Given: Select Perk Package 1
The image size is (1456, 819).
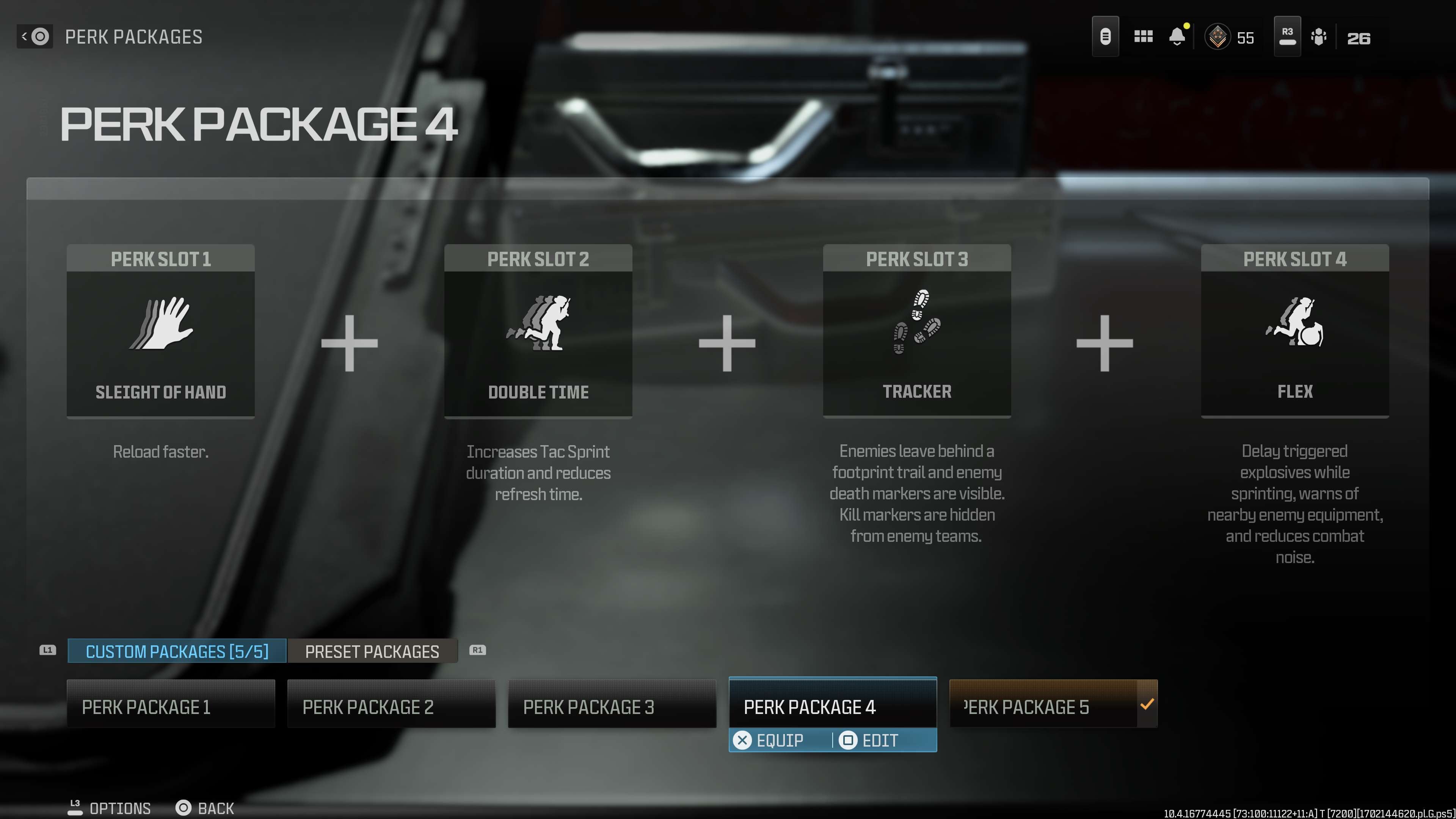Looking at the screenshot, I should (171, 706).
